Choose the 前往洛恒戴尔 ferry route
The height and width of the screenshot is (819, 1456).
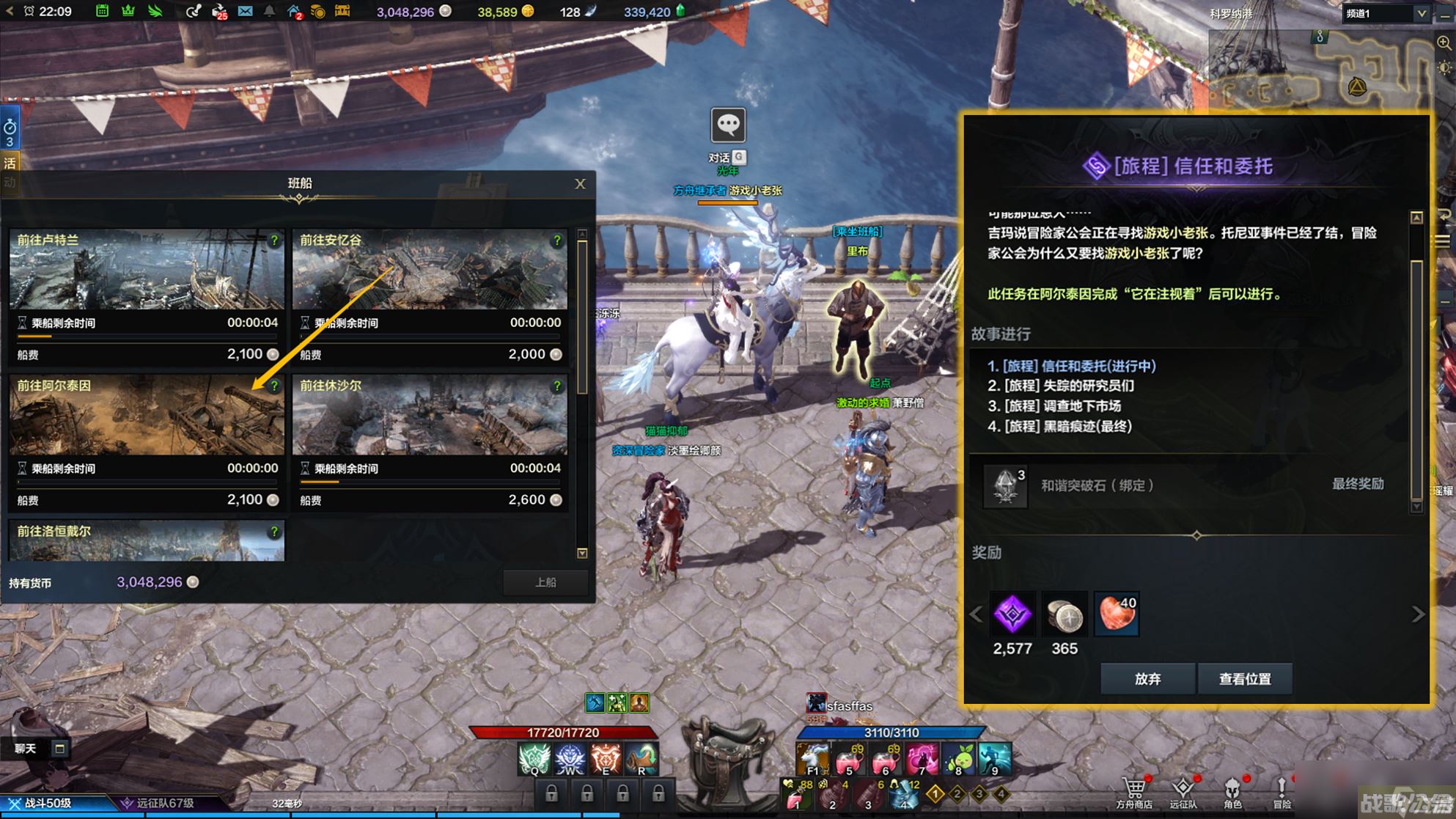point(147,541)
